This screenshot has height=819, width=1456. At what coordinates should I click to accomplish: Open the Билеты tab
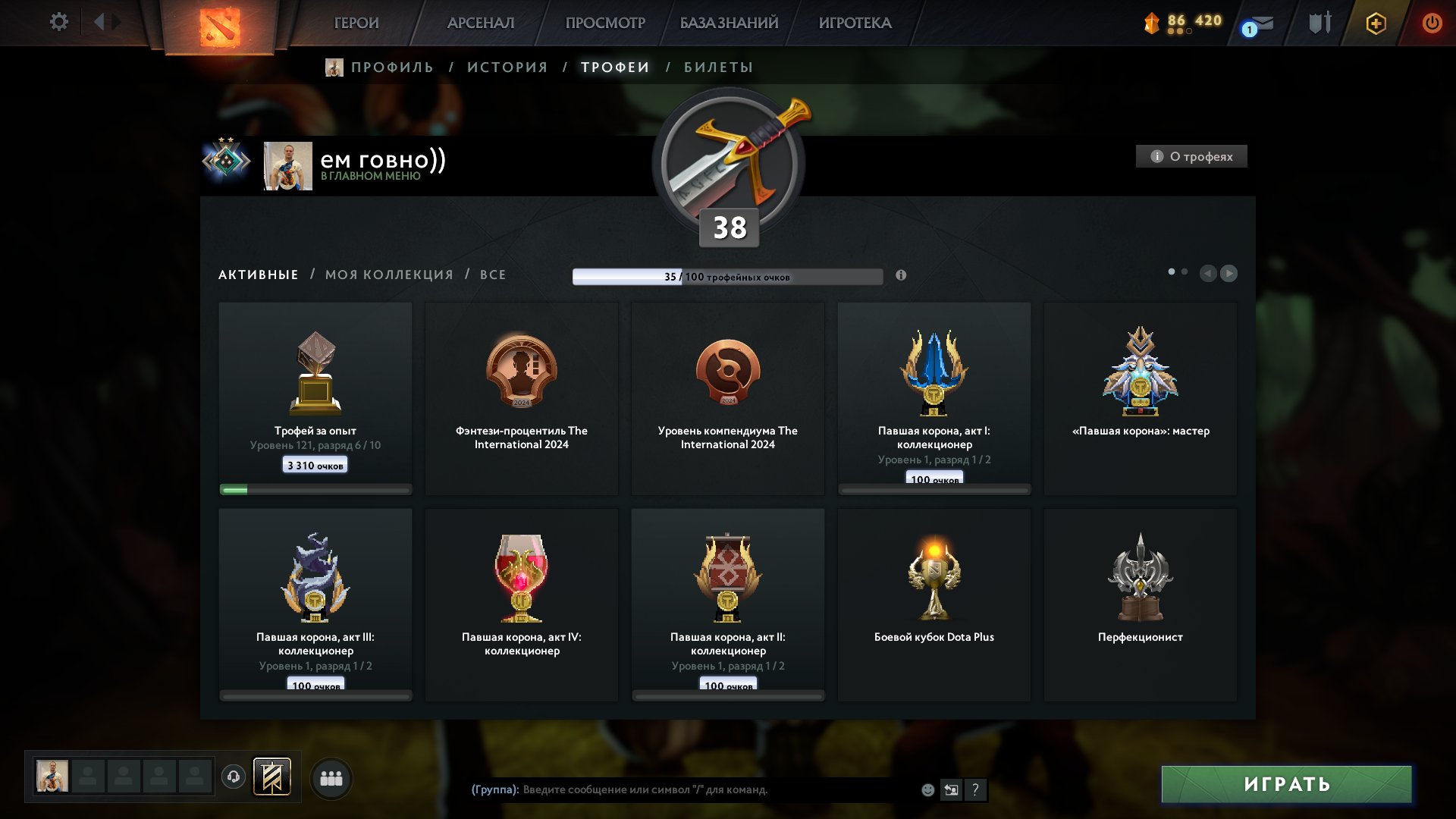[x=718, y=67]
